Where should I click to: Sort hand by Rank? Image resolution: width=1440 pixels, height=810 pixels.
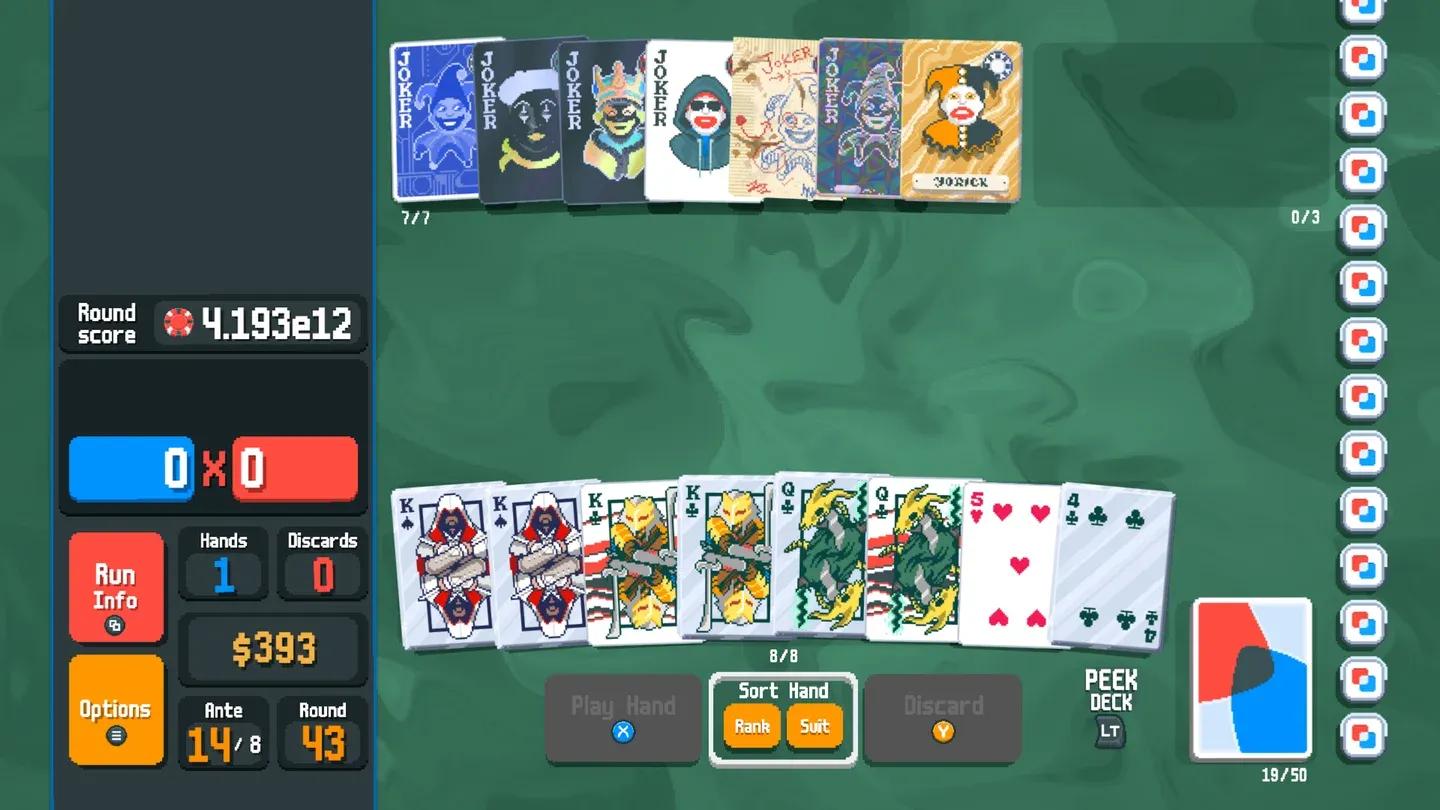click(x=751, y=726)
